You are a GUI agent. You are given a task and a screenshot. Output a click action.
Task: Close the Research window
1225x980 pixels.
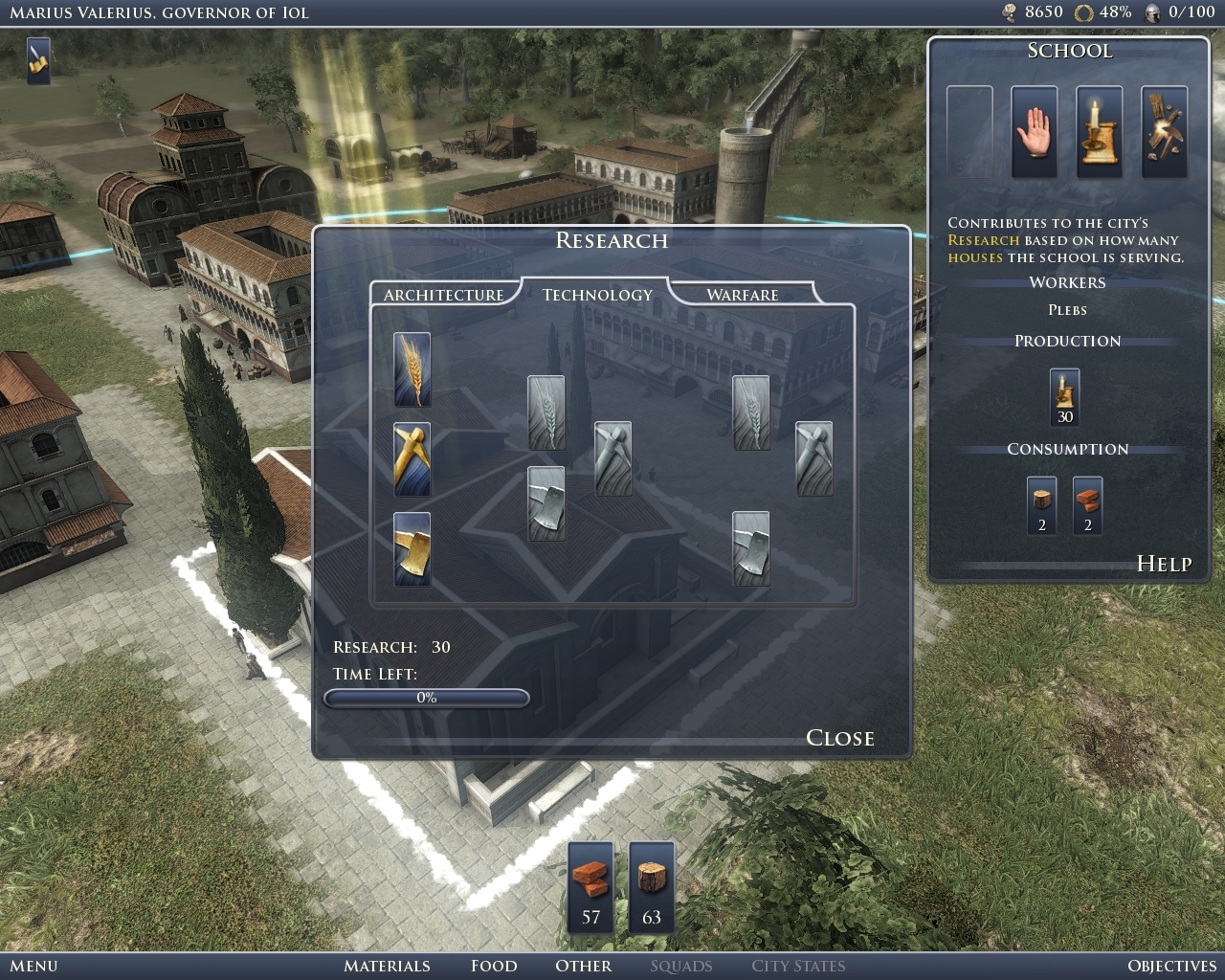pyautogui.click(x=839, y=738)
